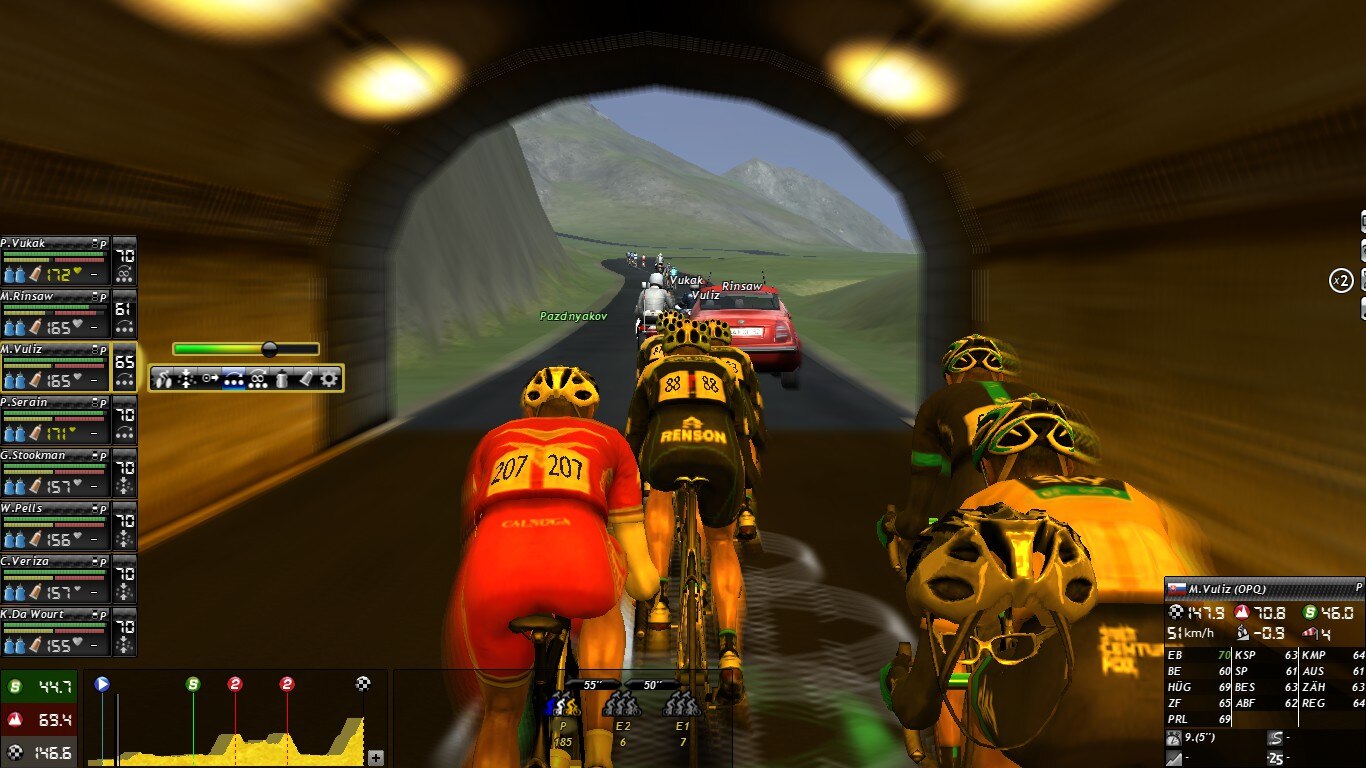1366x768 pixels.
Task: Expand the stage profile with plus button
Action: (375, 758)
